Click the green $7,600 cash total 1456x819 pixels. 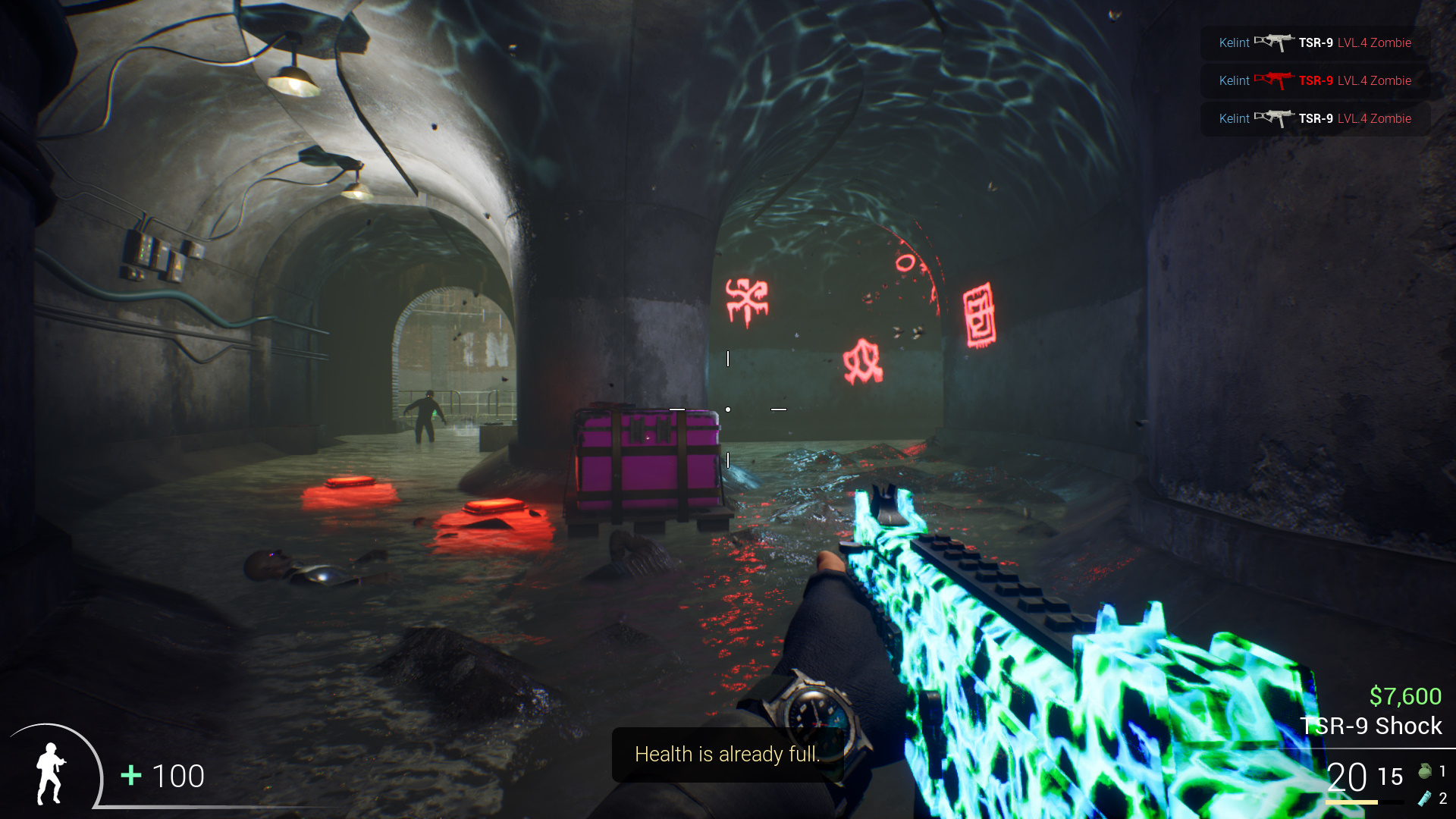1406,695
